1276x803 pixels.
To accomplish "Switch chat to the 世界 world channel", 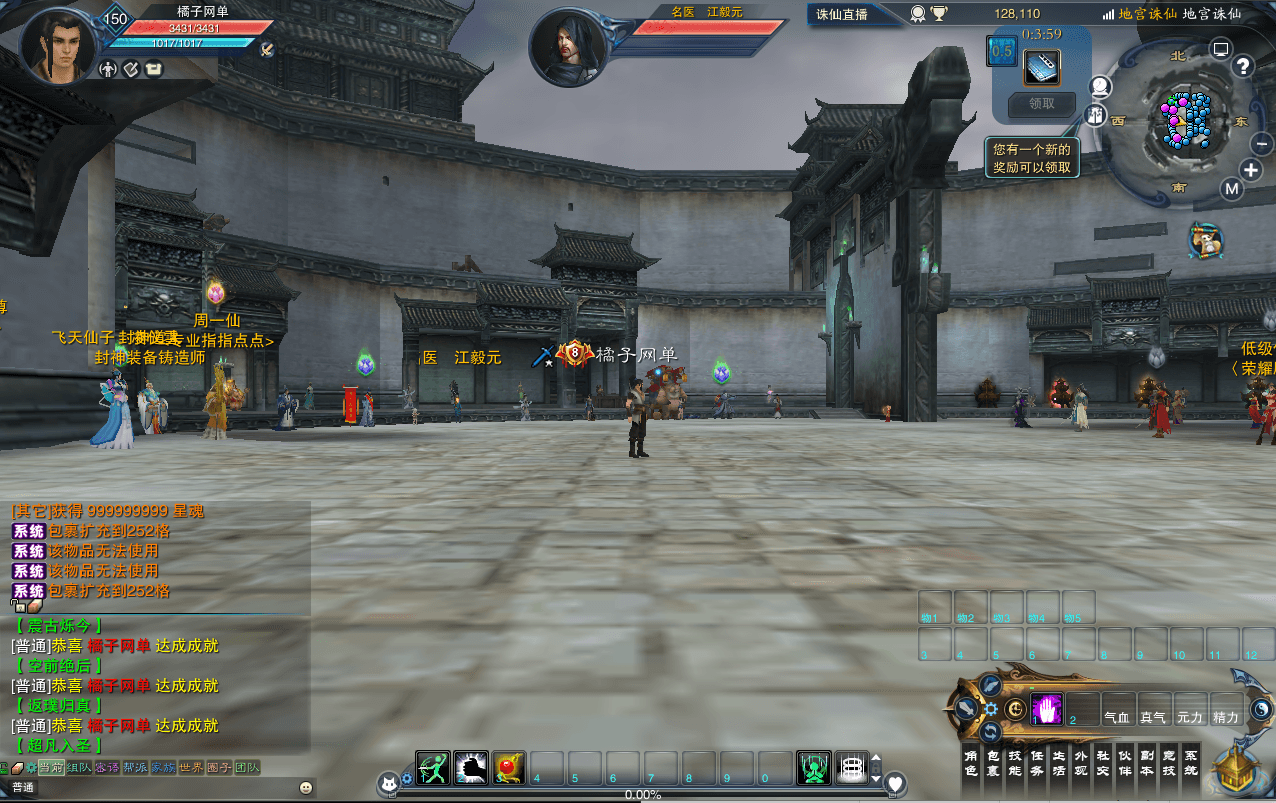I will click(x=190, y=767).
